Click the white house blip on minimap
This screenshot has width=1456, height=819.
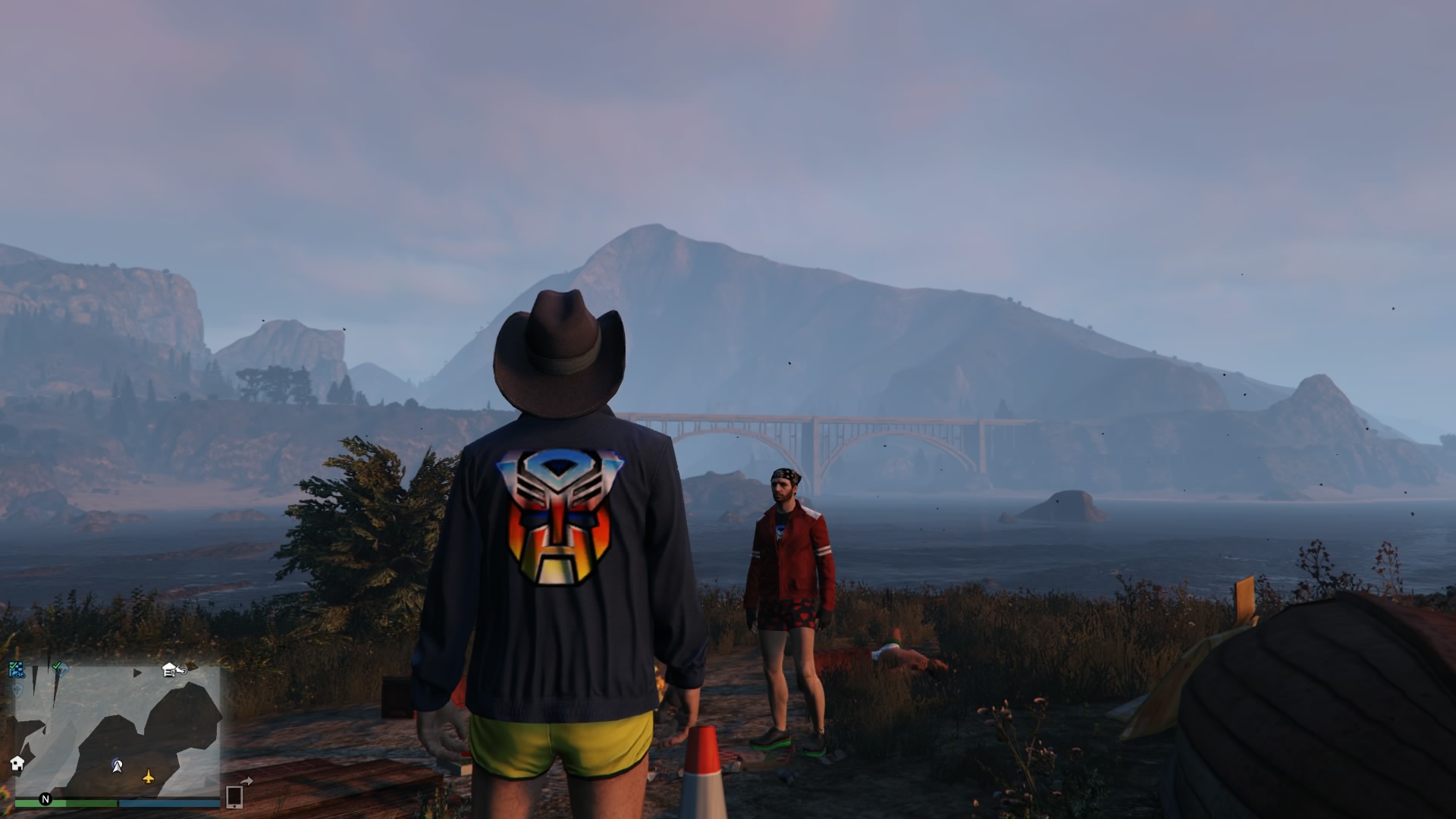point(17,763)
